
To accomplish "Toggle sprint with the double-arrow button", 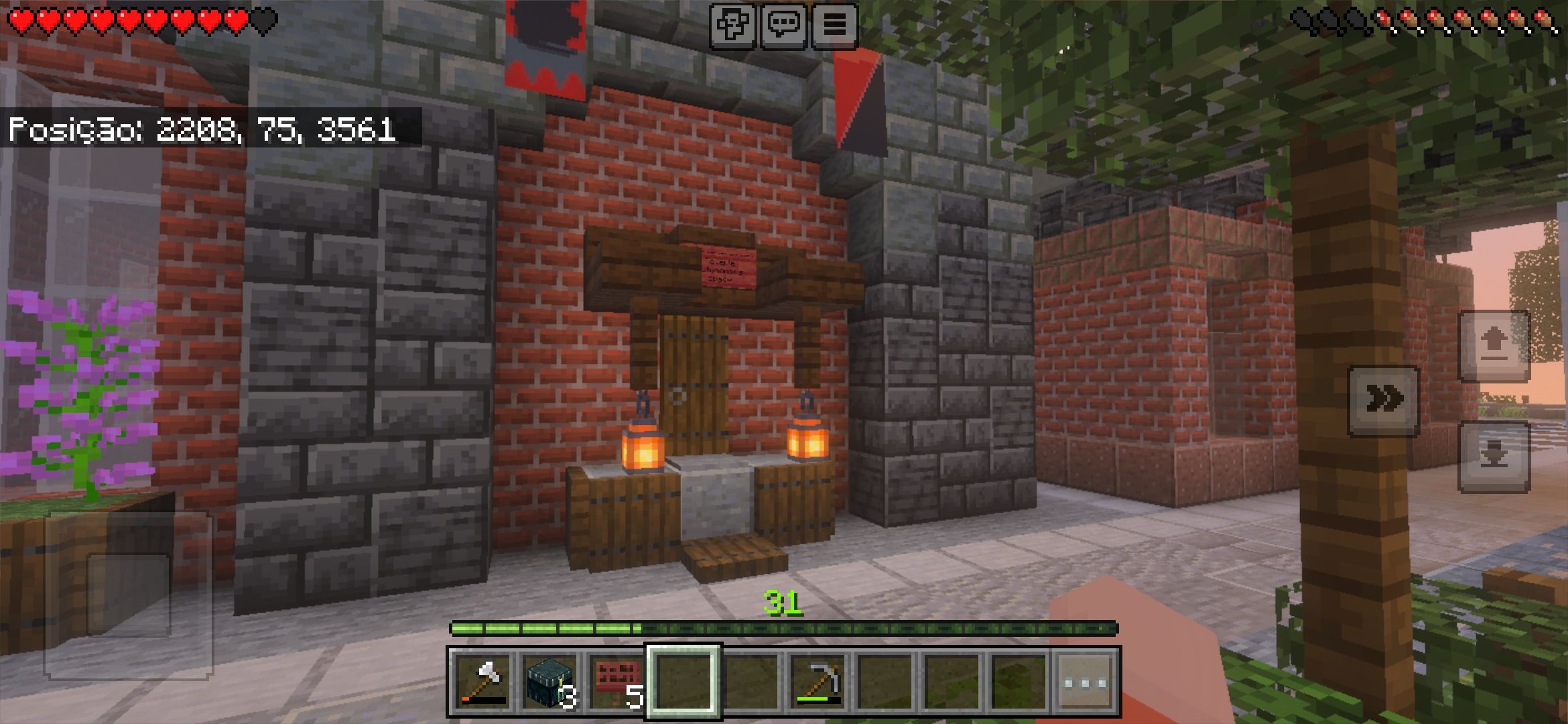I will (x=1383, y=400).
